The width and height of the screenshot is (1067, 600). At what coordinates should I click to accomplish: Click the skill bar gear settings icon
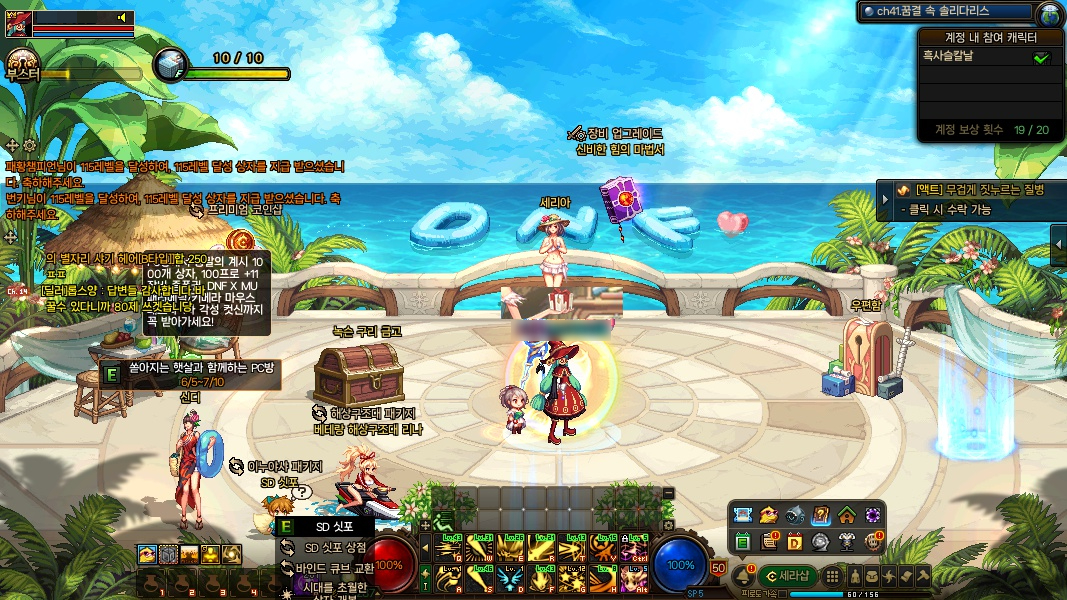(x=668, y=525)
